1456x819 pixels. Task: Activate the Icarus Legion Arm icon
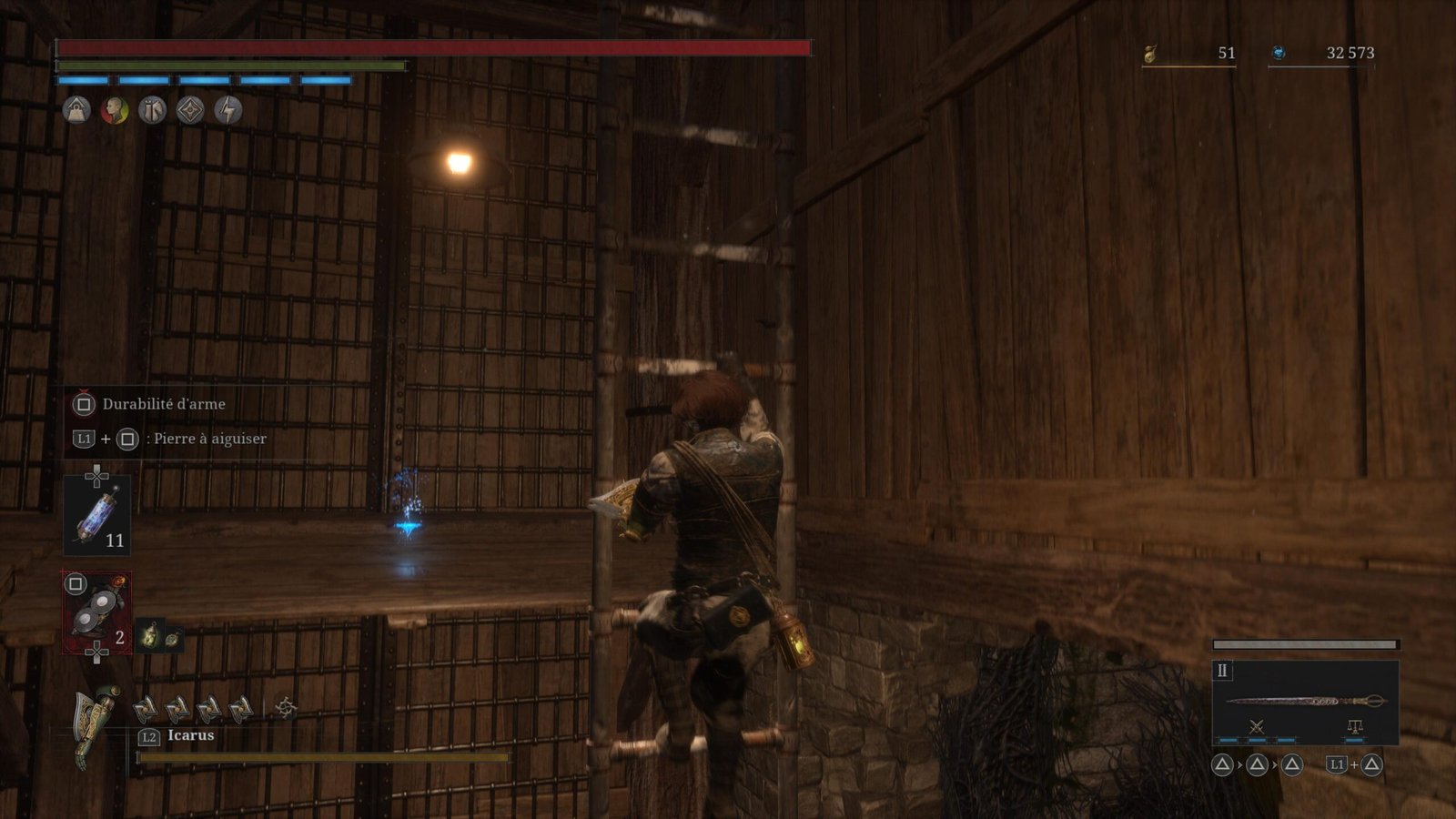pyautogui.click(x=96, y=726)
